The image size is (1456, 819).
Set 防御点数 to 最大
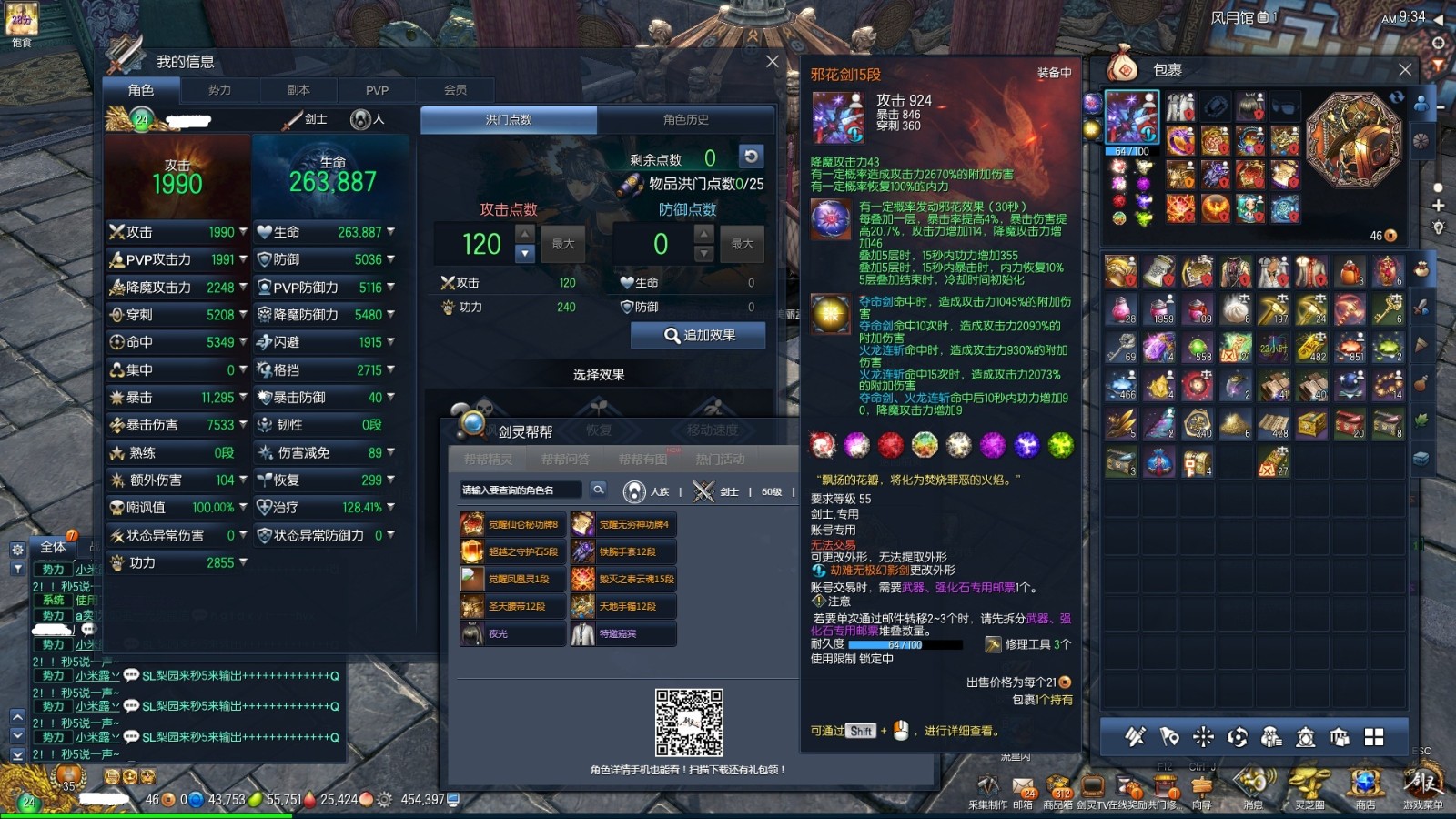pyautogui.click(x=742, y=244)
